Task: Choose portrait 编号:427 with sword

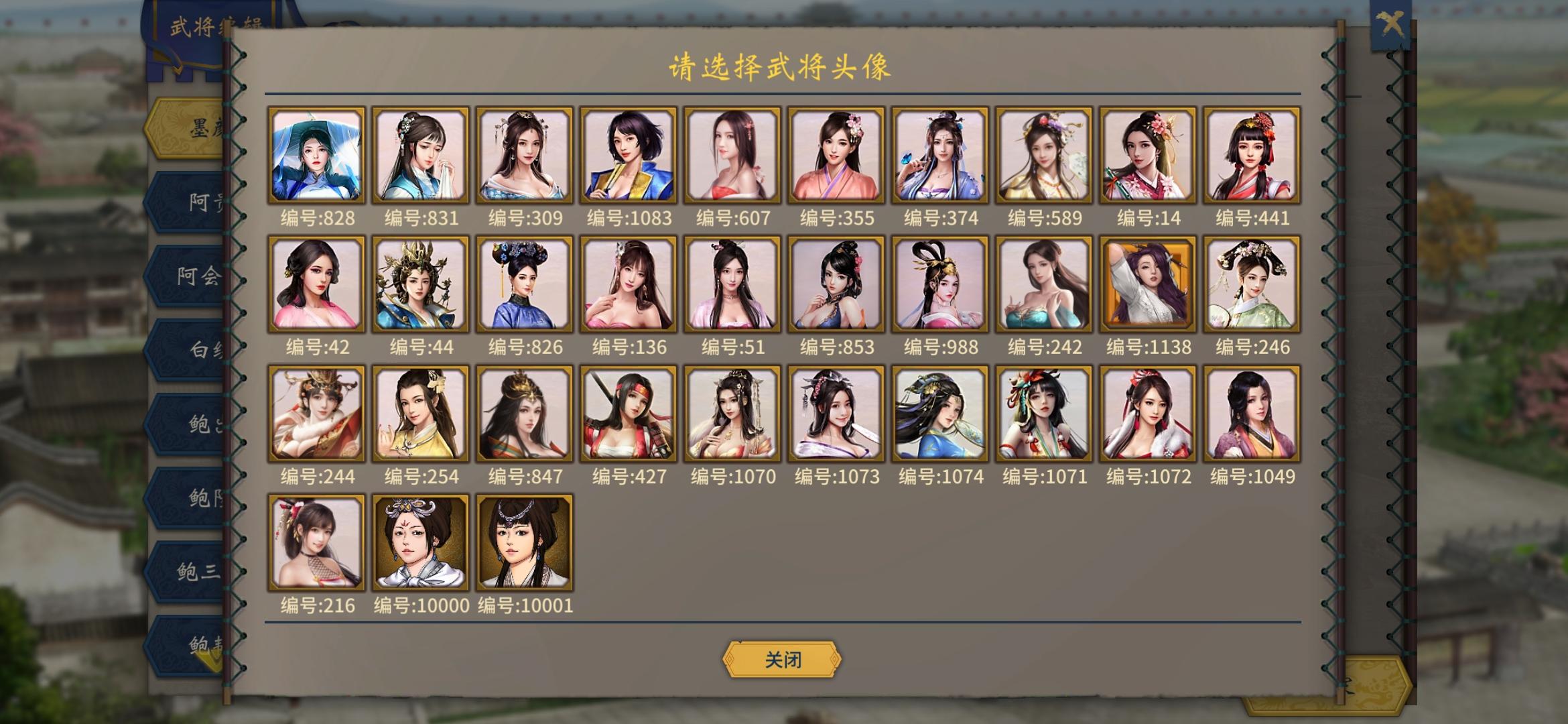Action: [x=629, y=412]
